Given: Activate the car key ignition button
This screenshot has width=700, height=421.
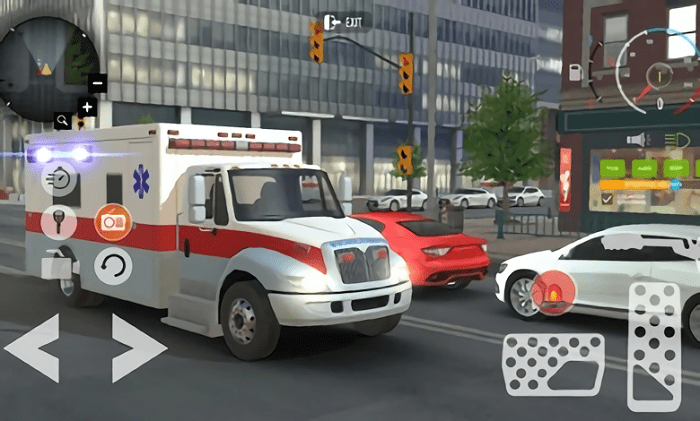Looking at the screenshot, I should 59,221.
